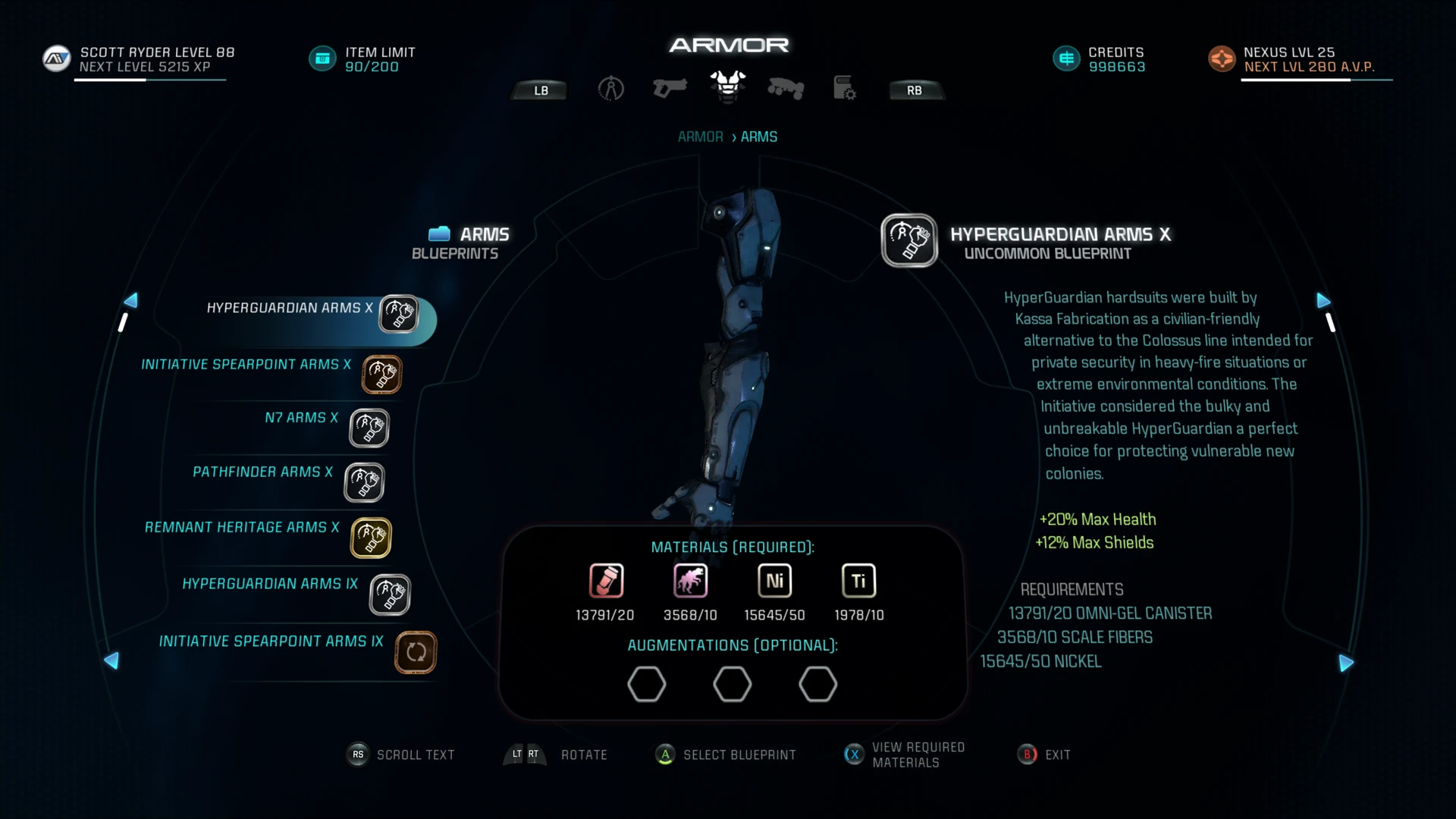The width and height of the screenshot is (1456, 819).
Task: Toggle the third optional augmentation slot
Action: (817, 684)
